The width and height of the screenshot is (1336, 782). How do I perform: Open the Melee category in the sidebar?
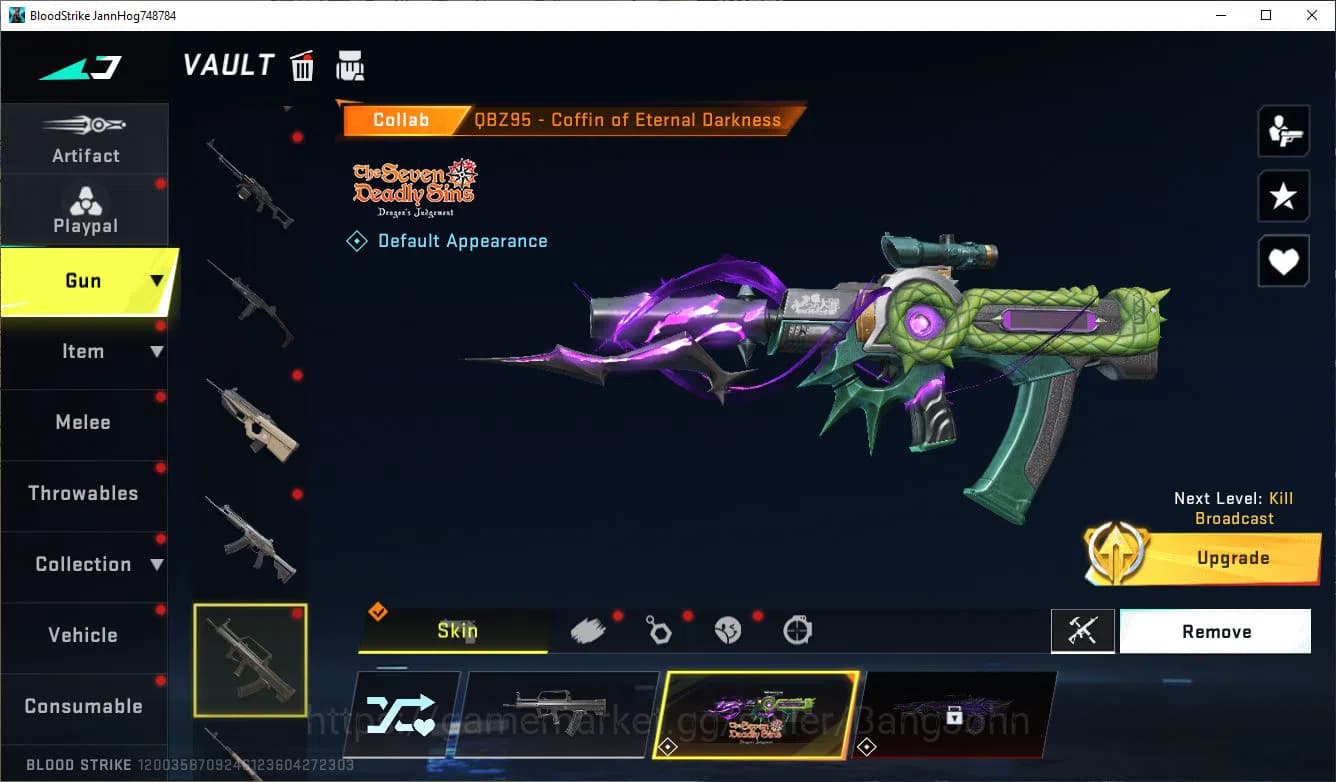pyautogui.click(x=84, y=422)
